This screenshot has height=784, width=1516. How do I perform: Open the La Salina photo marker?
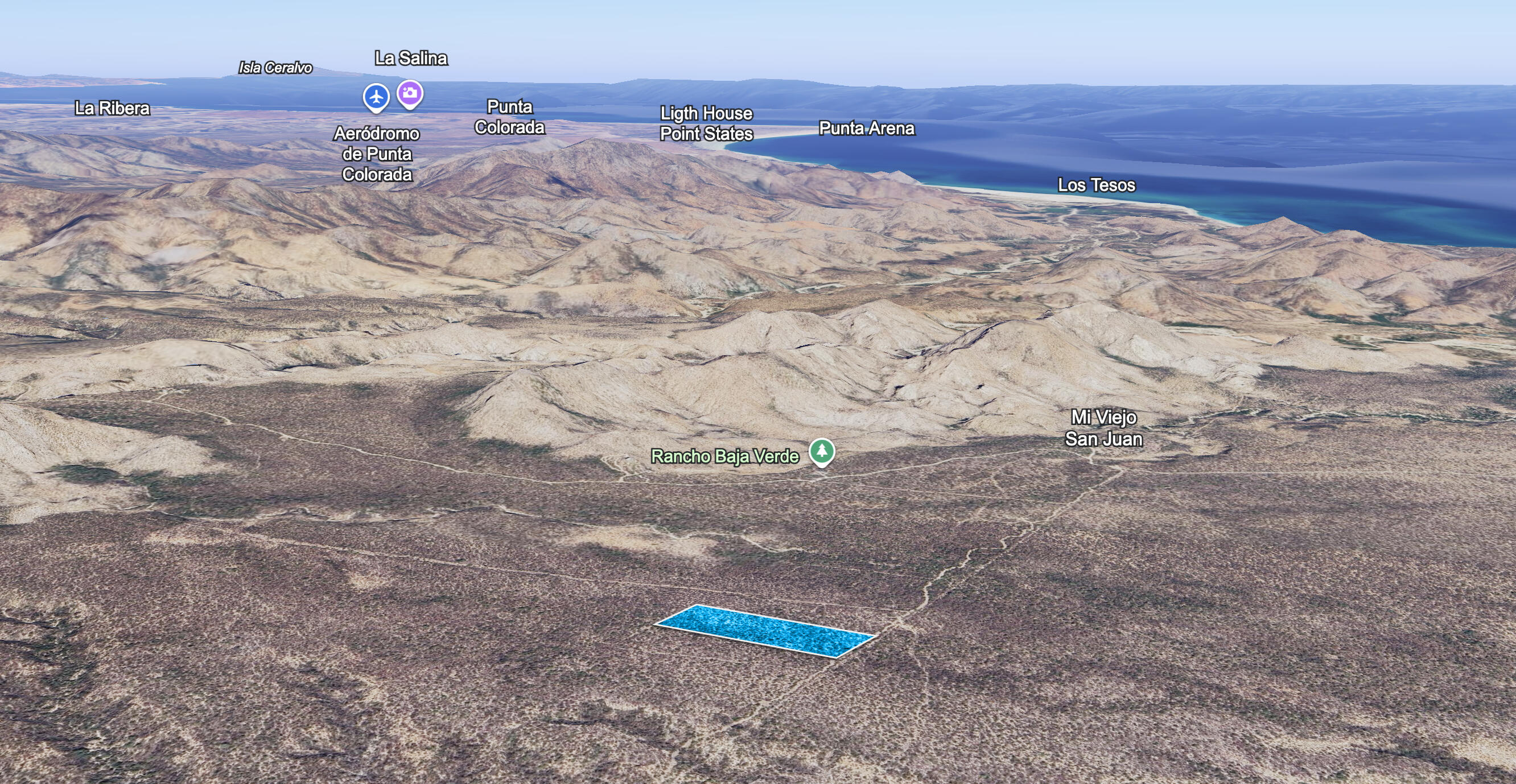[x=410, y=93]
